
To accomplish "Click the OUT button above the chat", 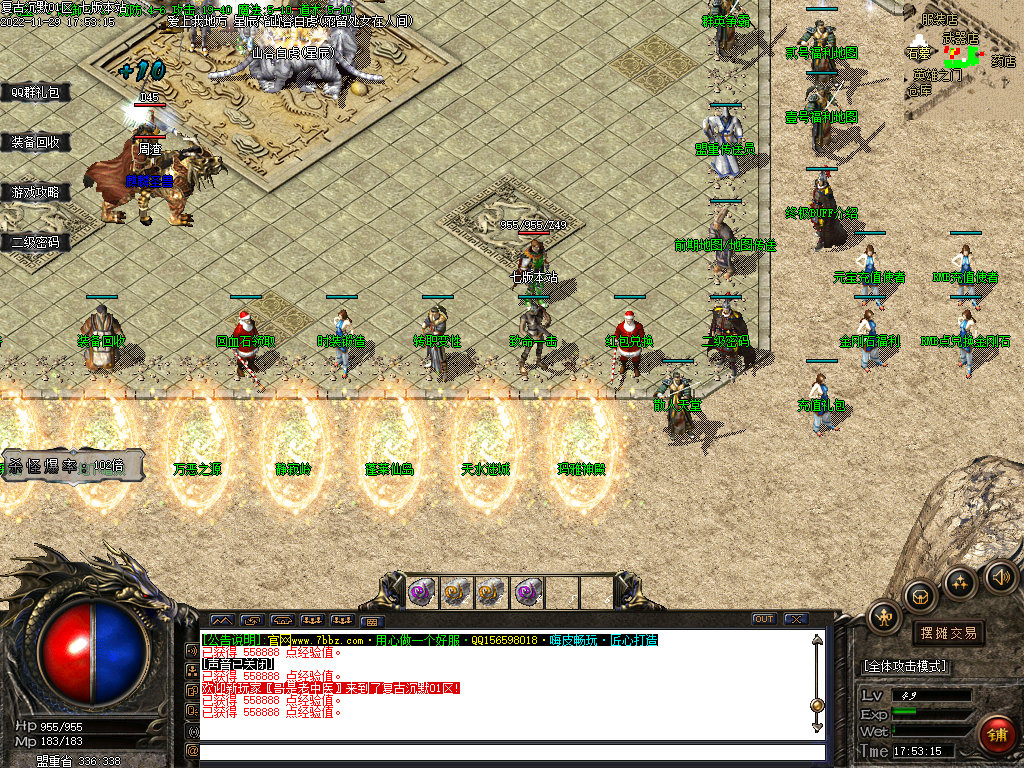I will click(764, 619).
